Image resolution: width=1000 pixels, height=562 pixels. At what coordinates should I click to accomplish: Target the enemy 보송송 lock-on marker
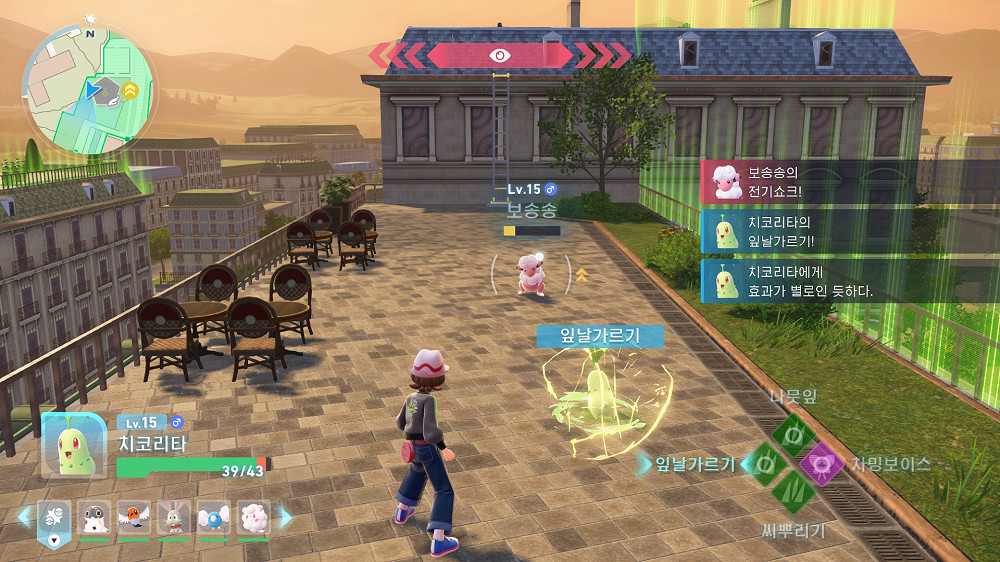531,273
